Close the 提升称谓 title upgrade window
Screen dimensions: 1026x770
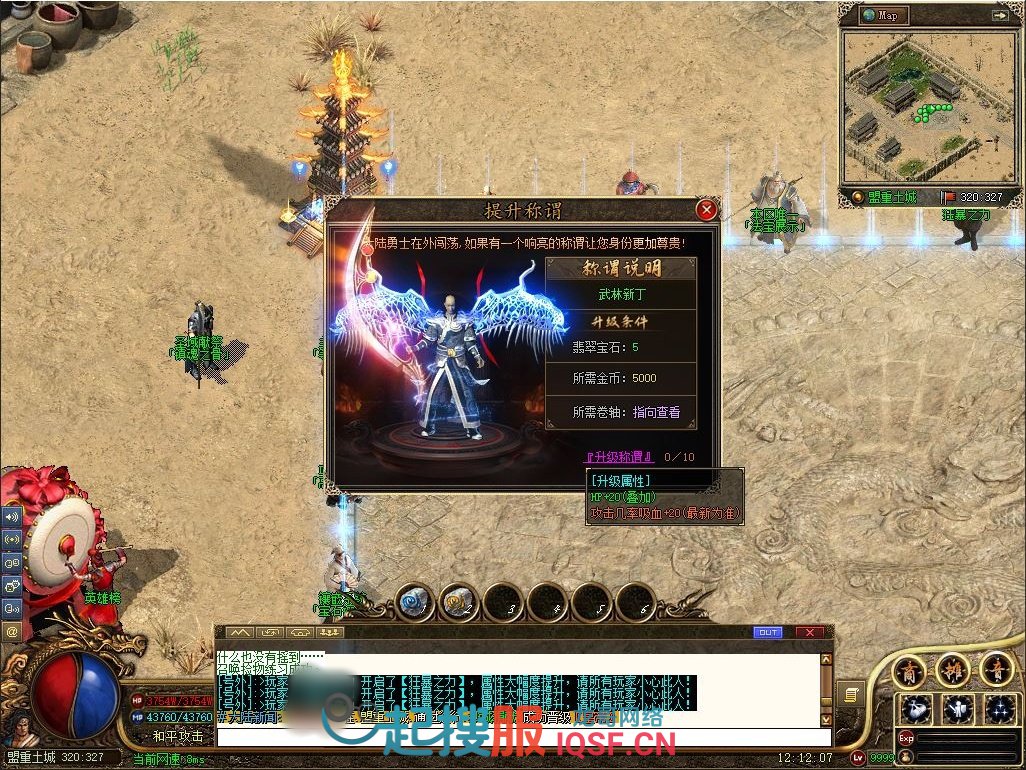706,210
